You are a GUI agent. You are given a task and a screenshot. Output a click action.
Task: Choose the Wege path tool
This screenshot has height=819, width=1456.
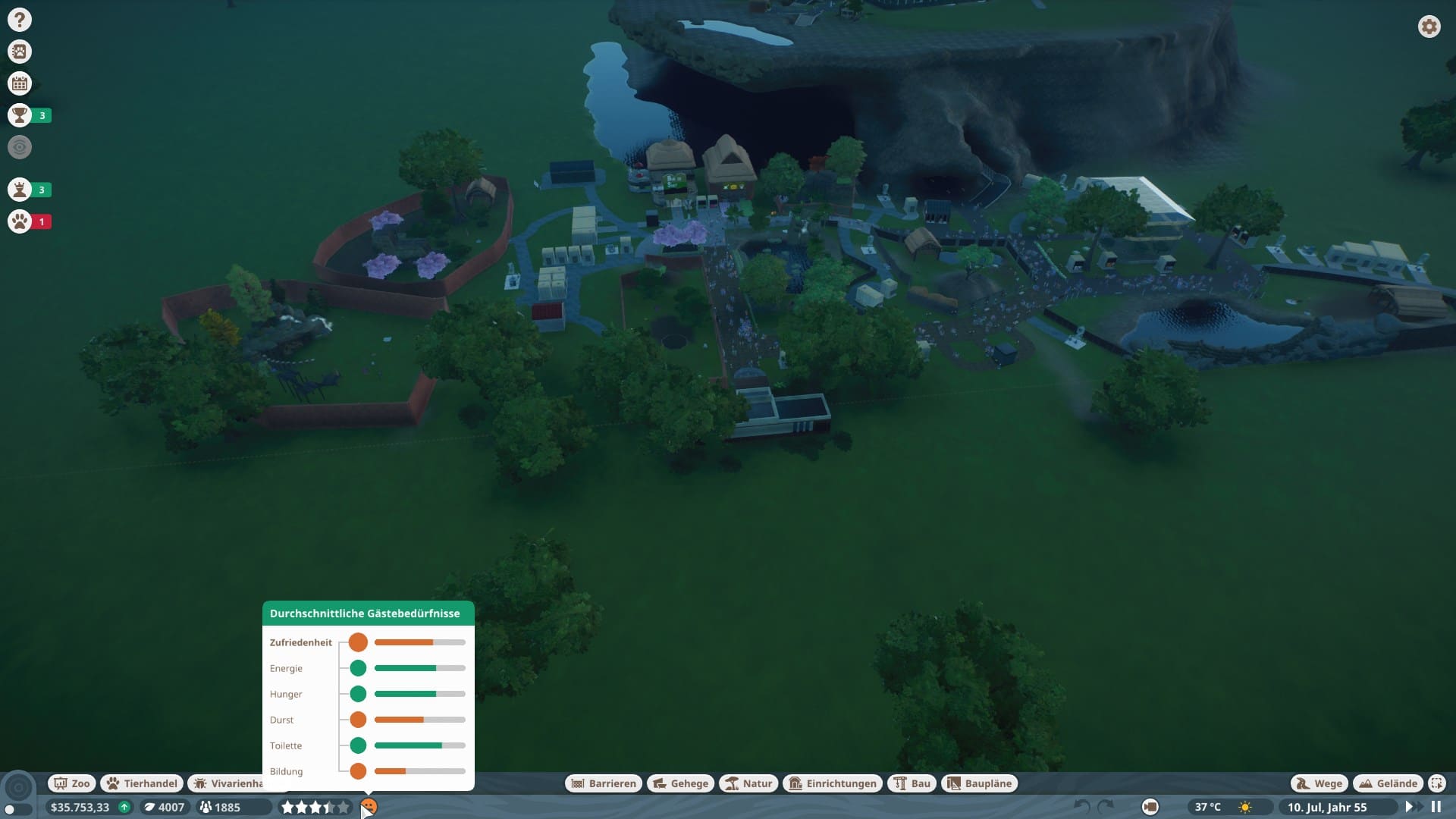[x=1319, y=783]
